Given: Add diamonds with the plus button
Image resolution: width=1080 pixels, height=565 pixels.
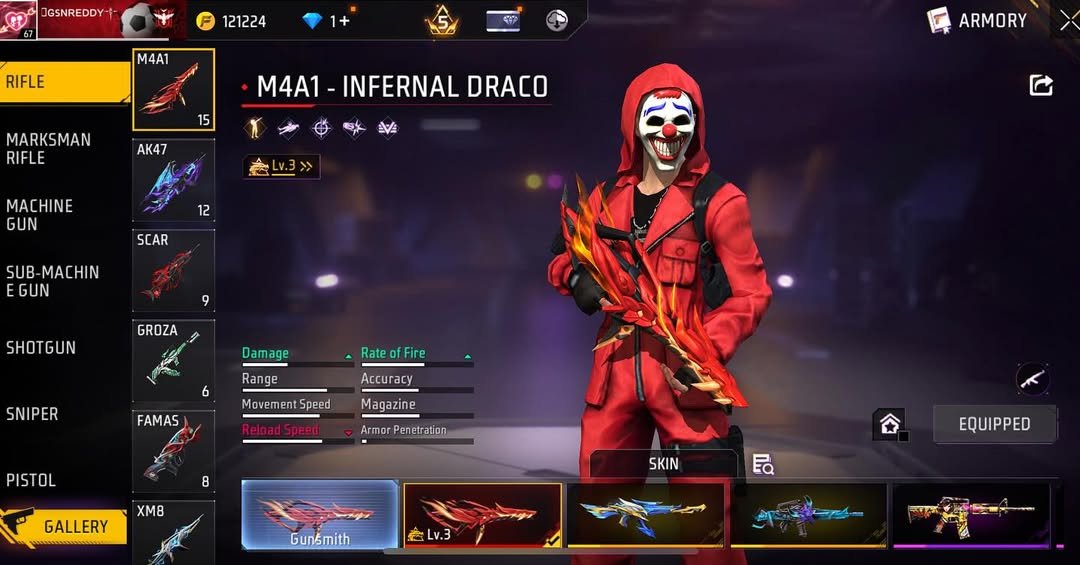Looking at the screenshot, I should click(345, 21).
